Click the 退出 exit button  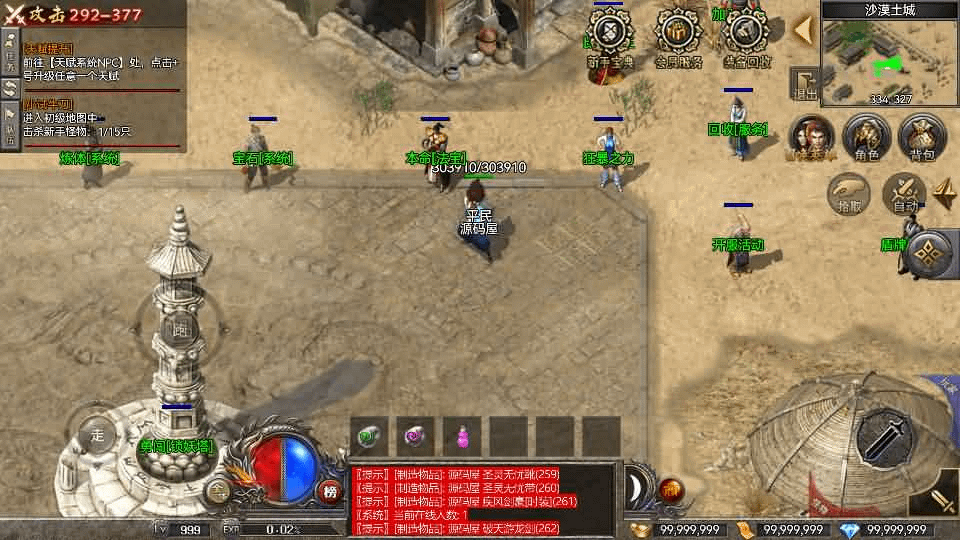[804, 84]
